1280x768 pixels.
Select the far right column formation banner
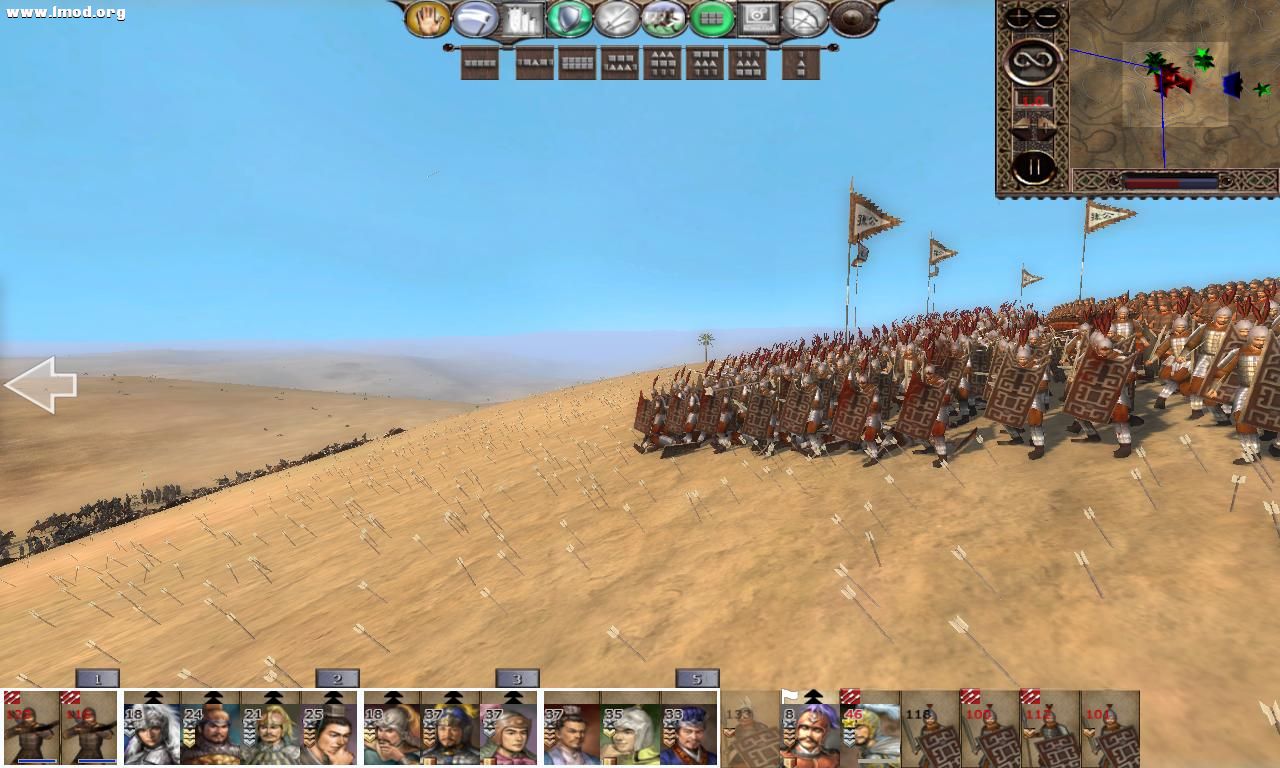click(x=798, y=64)
